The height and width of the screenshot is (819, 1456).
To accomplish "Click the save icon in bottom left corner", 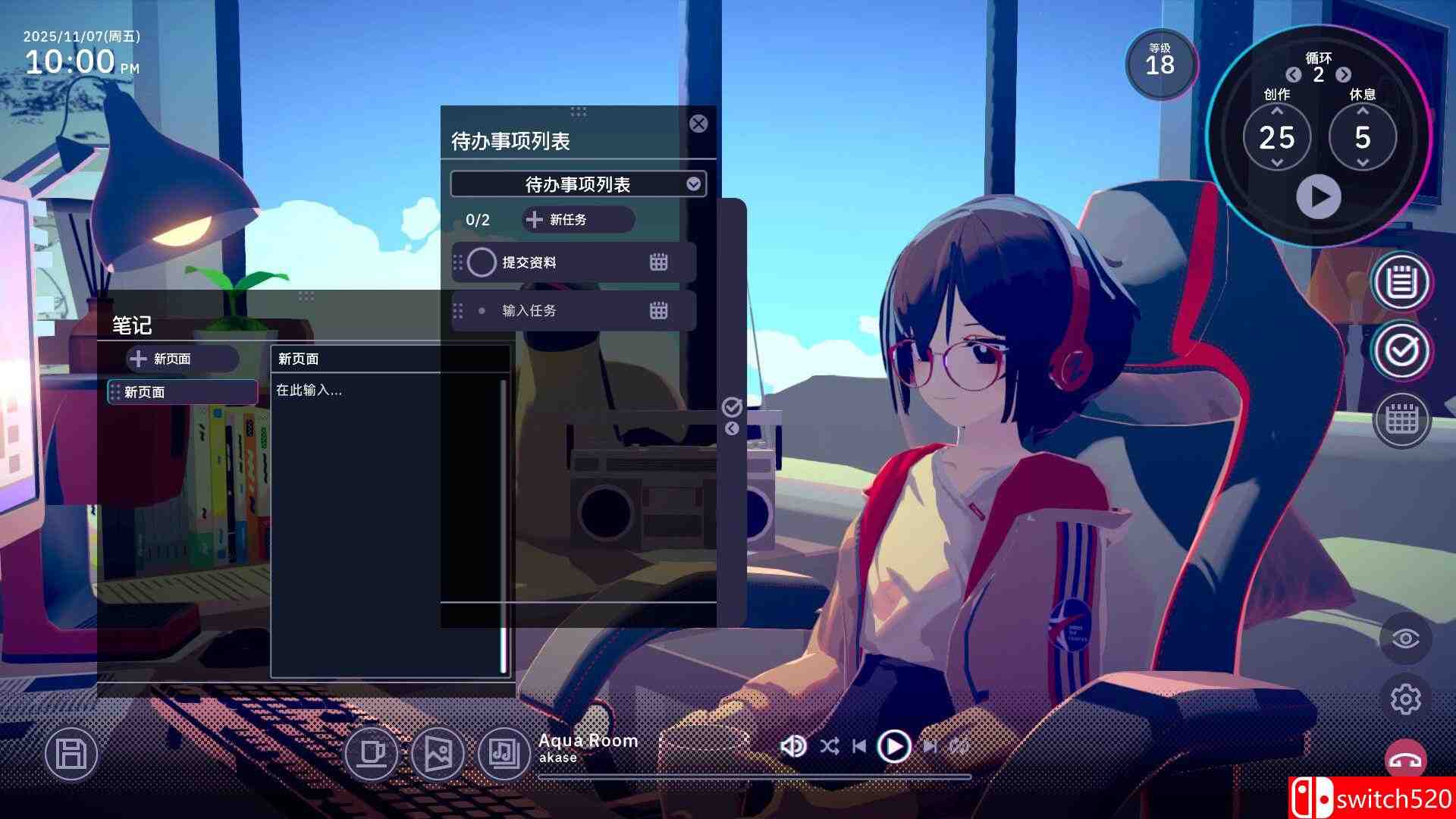I will coord(71,755).
